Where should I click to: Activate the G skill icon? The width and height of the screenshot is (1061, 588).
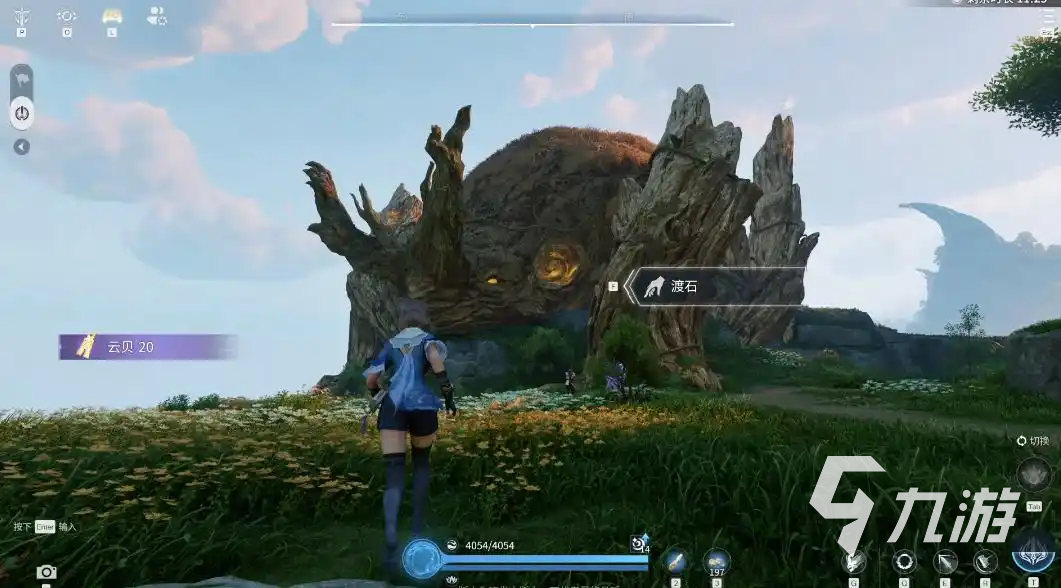click(855, 562)
